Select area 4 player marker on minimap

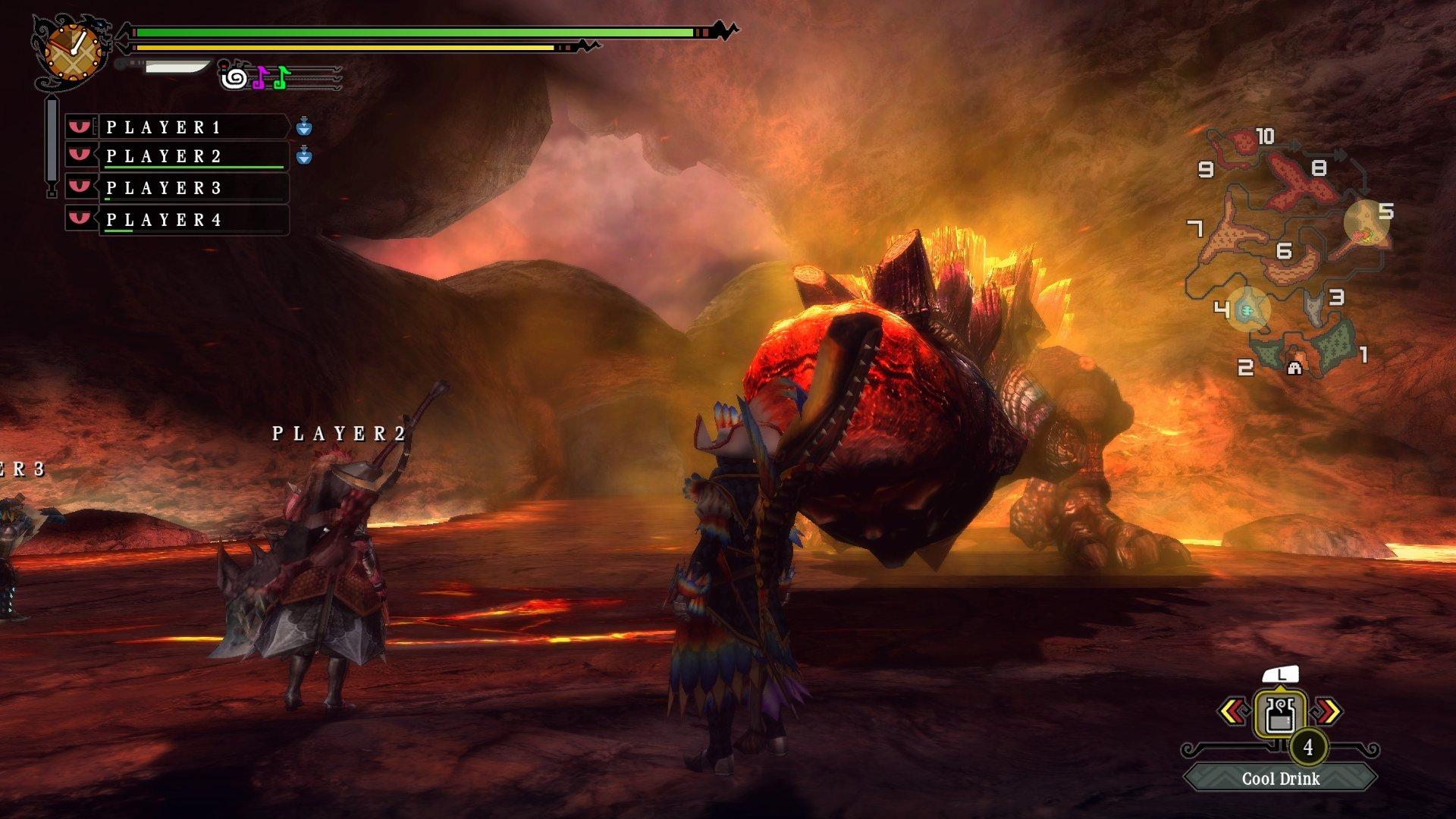1247,309
